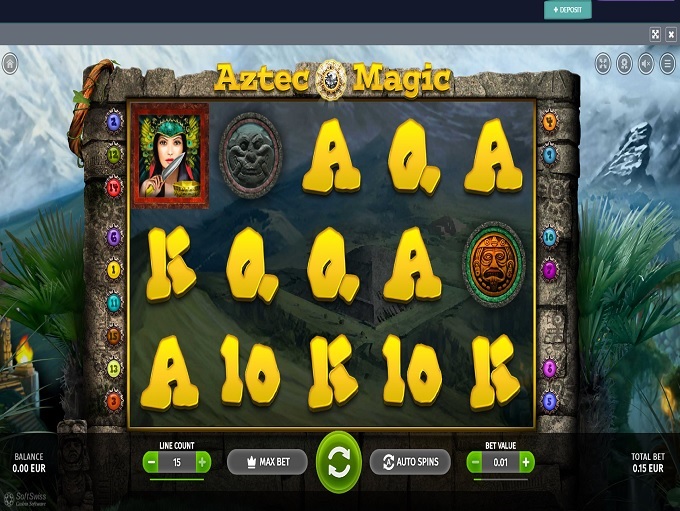Raise the bet value

[x=527, y=462]
